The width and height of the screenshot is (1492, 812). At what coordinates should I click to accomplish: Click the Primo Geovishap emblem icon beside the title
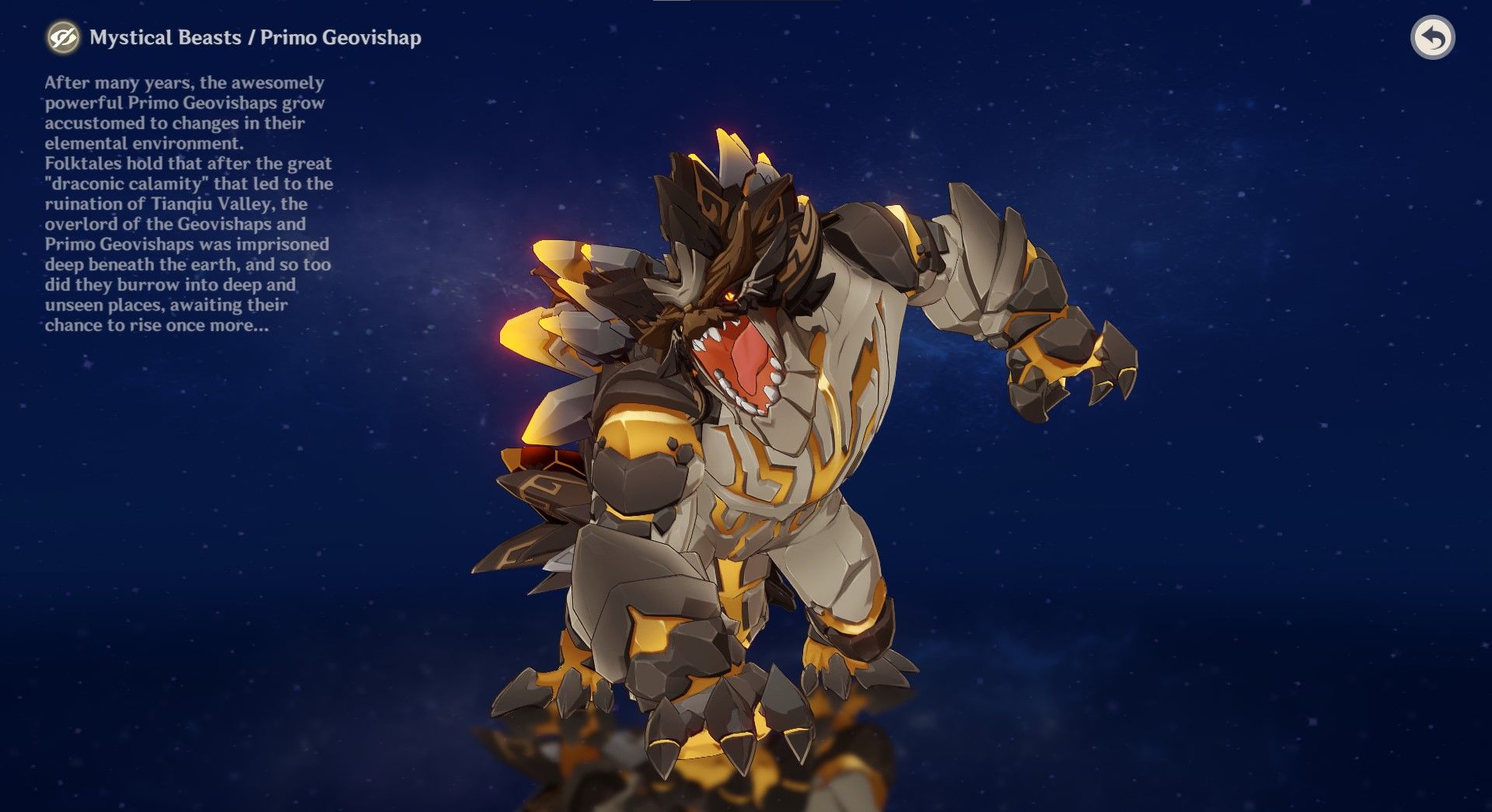click(x=61, y=37)
